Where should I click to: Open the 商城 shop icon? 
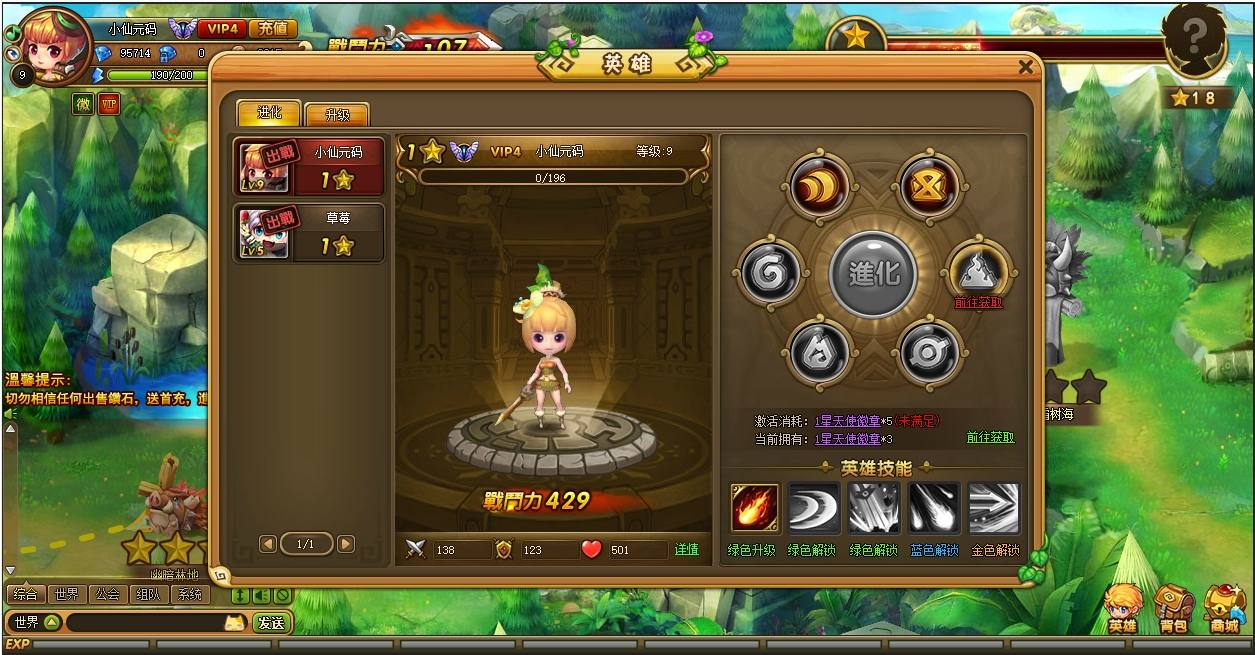click(x=1224, y=609)
